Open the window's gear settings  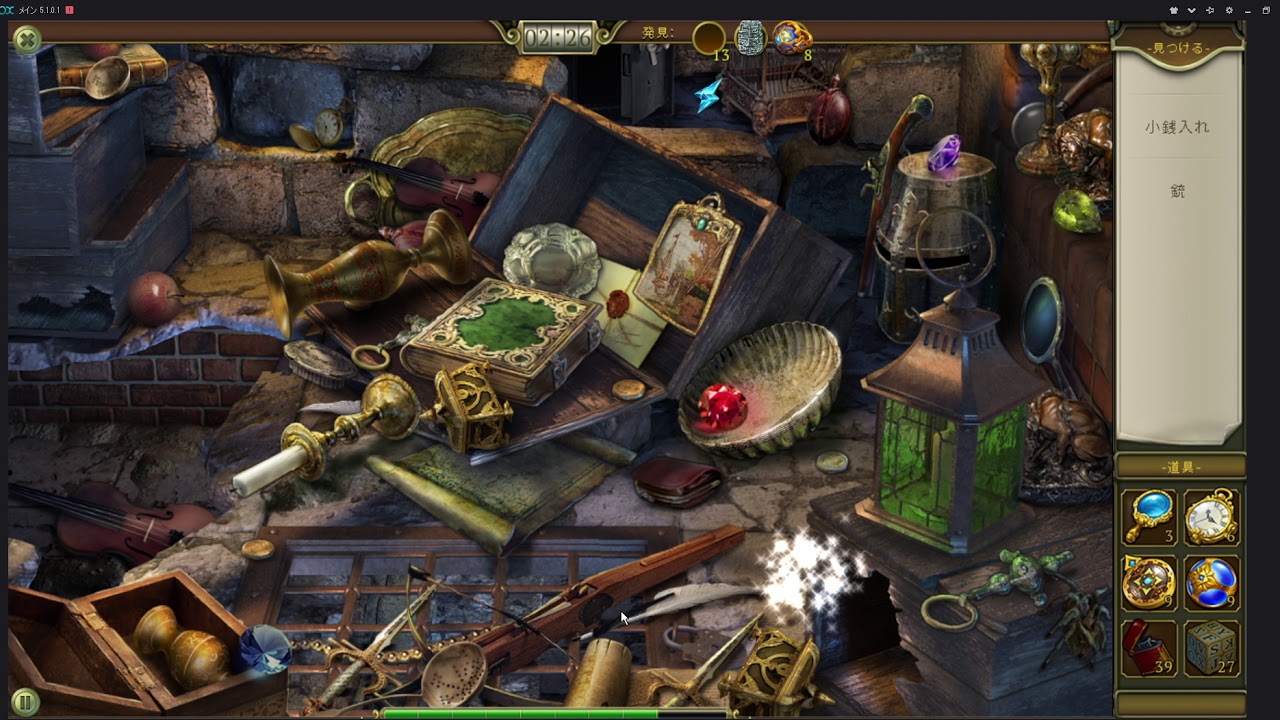pos(1228,10)
